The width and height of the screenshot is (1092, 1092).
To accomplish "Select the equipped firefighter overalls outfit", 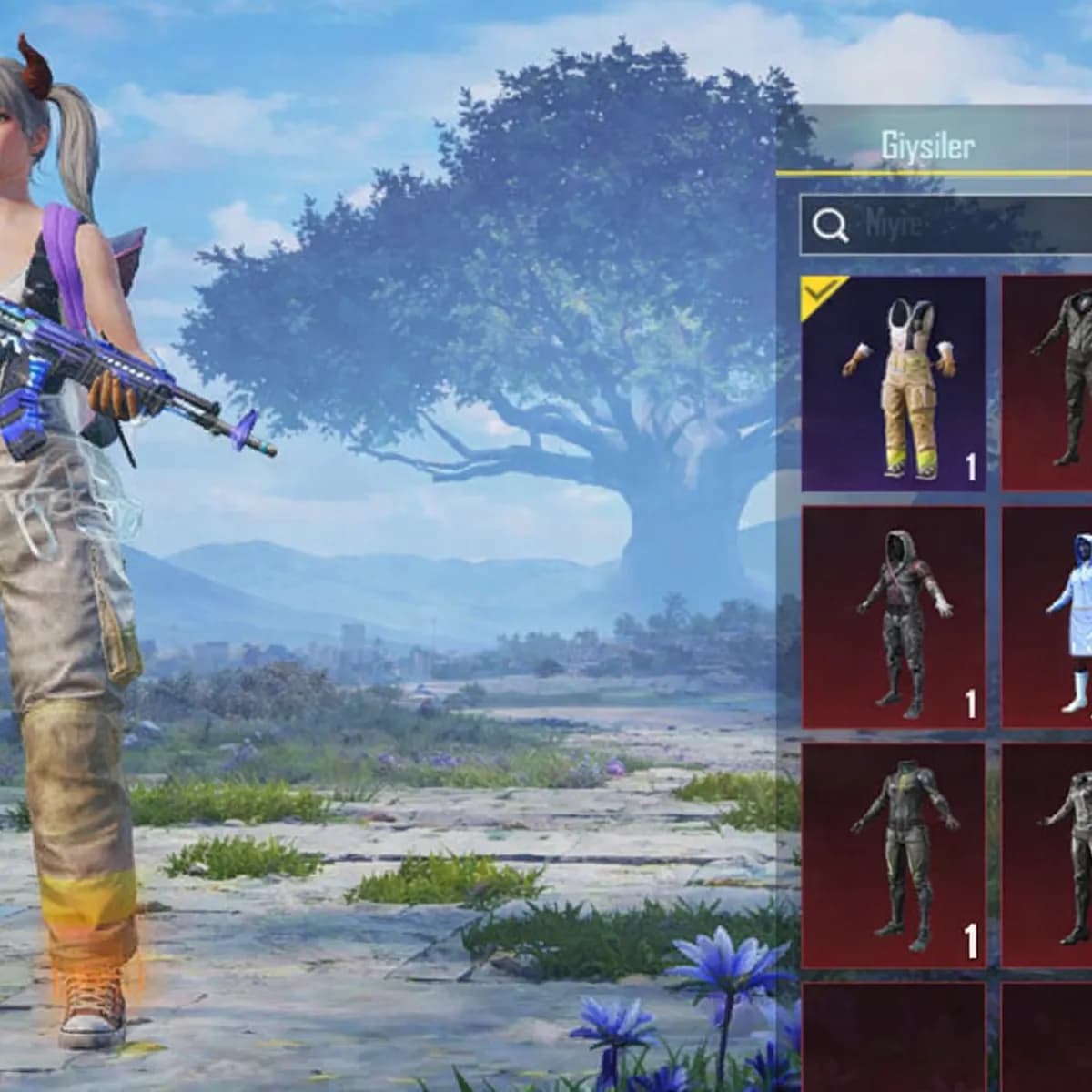I will [893, 384].
